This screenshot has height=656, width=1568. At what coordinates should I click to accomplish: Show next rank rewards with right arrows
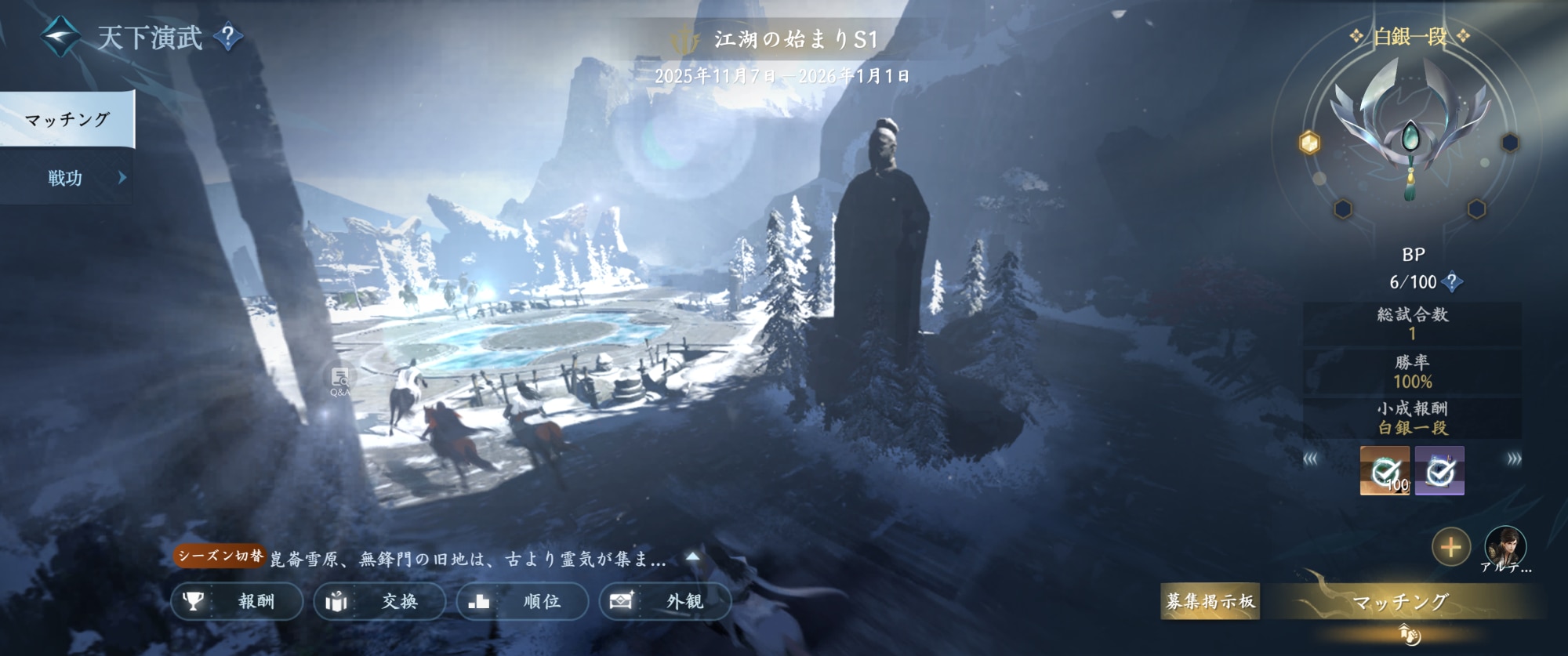(1514, 459)
